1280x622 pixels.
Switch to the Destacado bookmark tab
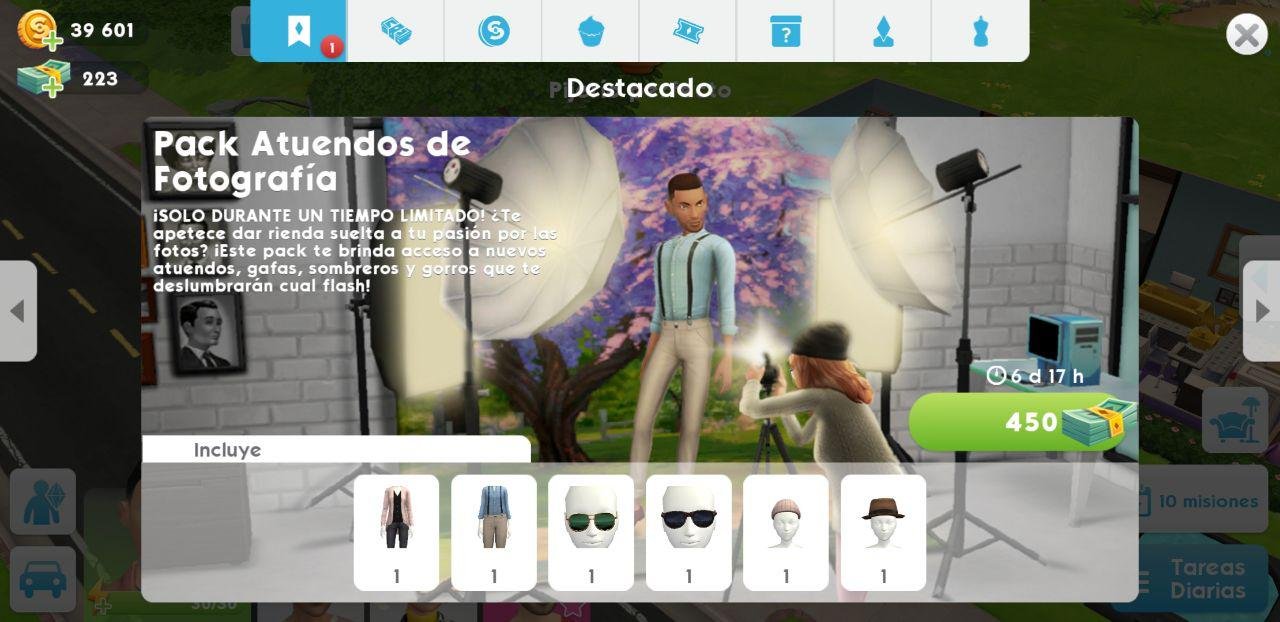[299, 31]
